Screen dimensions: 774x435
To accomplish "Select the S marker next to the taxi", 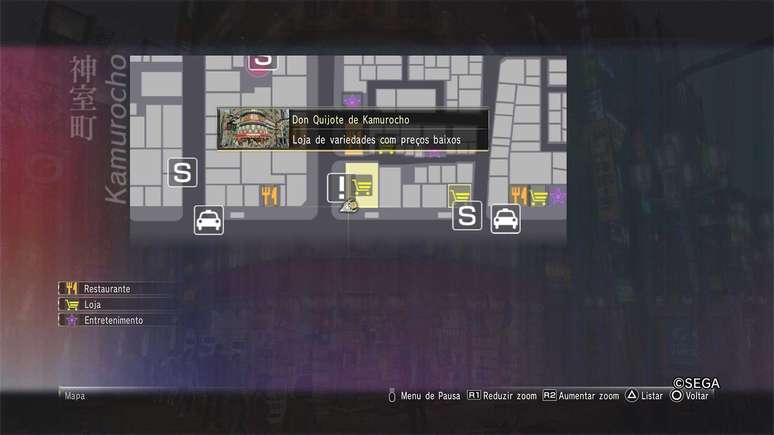I will click(x=467, y=215).
